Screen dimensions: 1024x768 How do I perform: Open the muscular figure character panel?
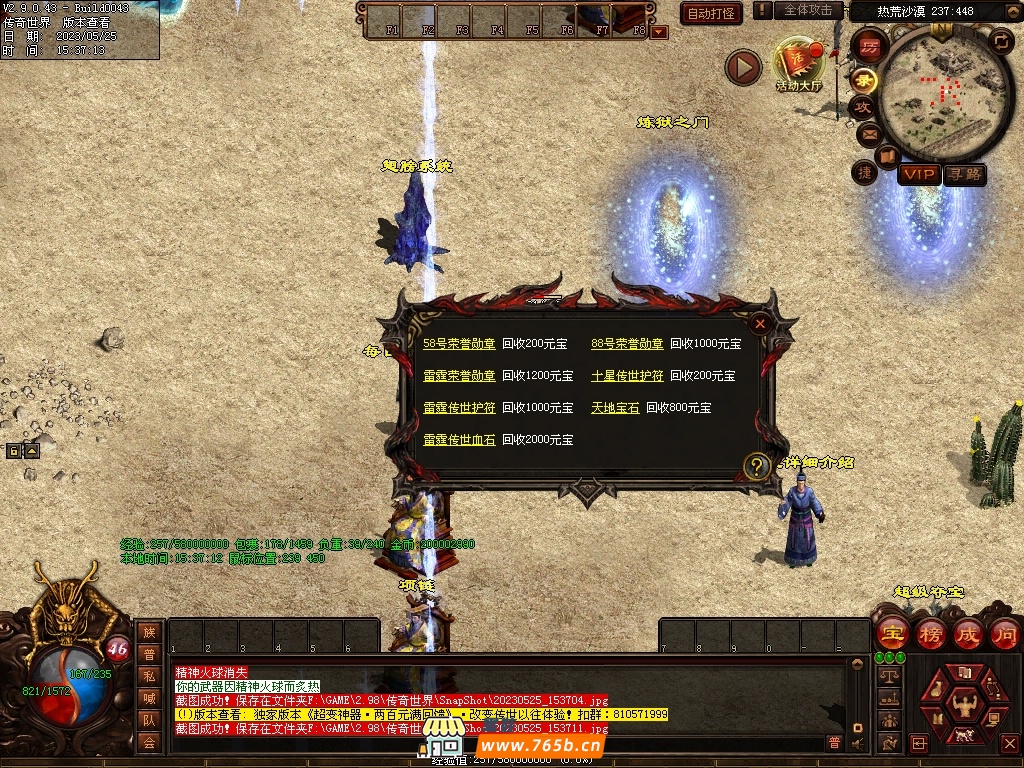(x=963, y=704)
